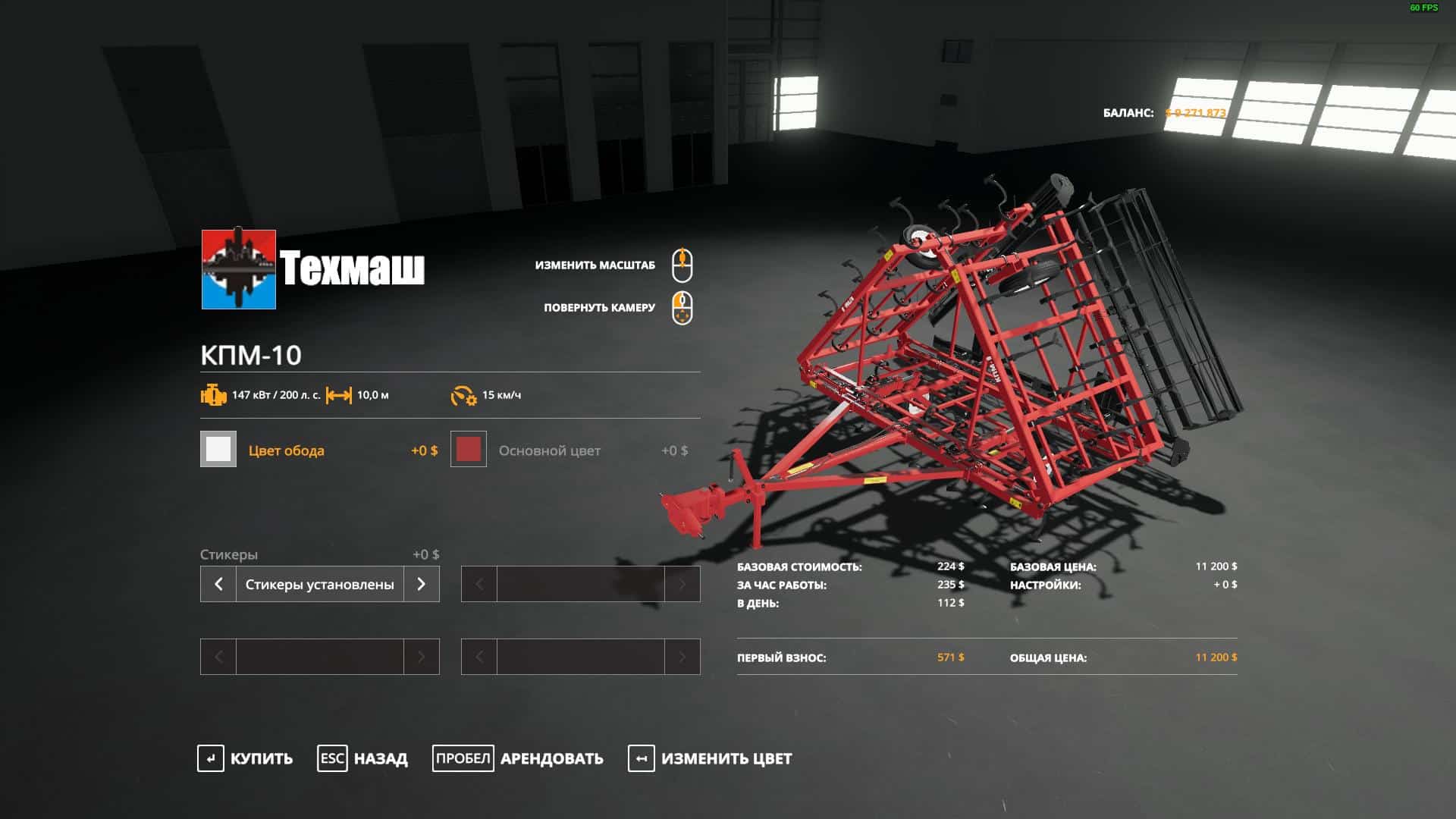Choose the red Основной цвет swatch
The image size is (1456, 819).
tap(469, 450)
